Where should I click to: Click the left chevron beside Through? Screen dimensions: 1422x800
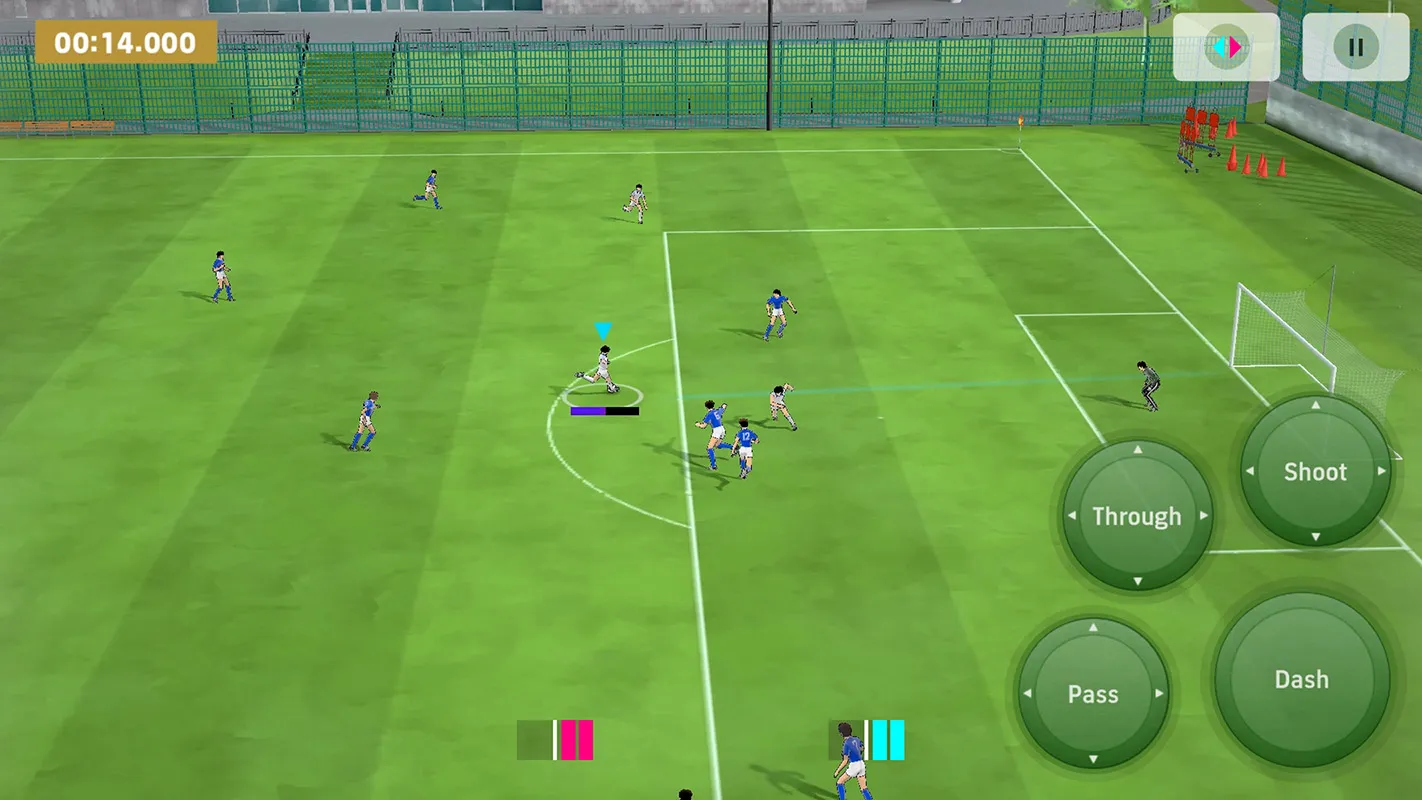coord(1071,516)
